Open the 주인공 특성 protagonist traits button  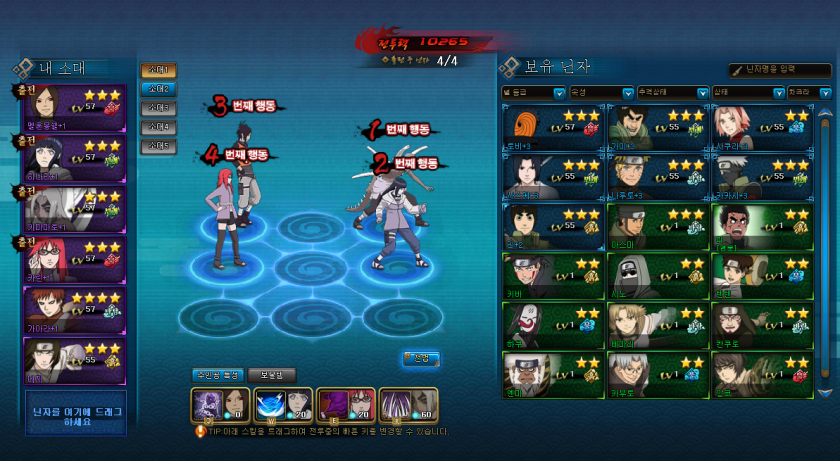click(218, 375)
